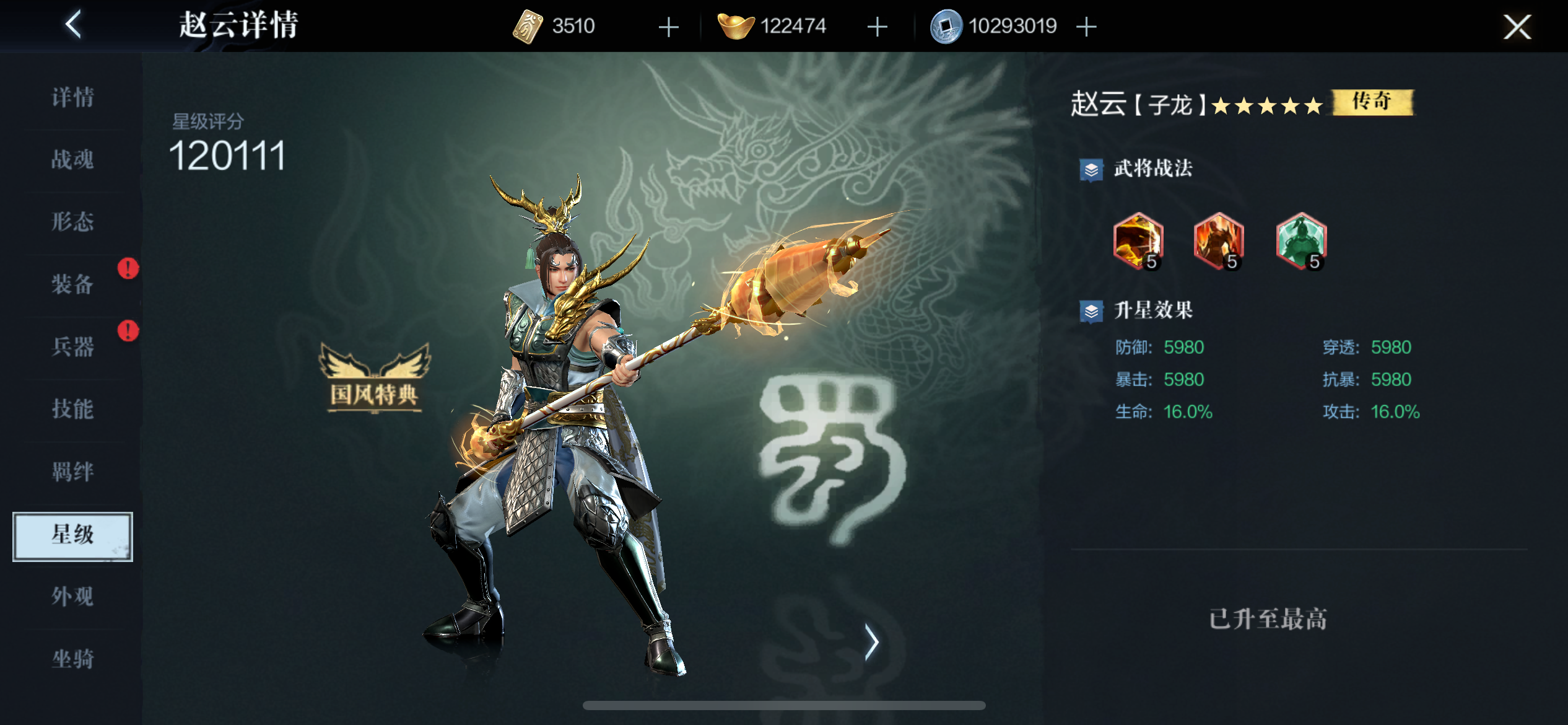Add more token currency next to 3510
Viewport: 1568px width, 725px height.
click(x=668, y=27)
